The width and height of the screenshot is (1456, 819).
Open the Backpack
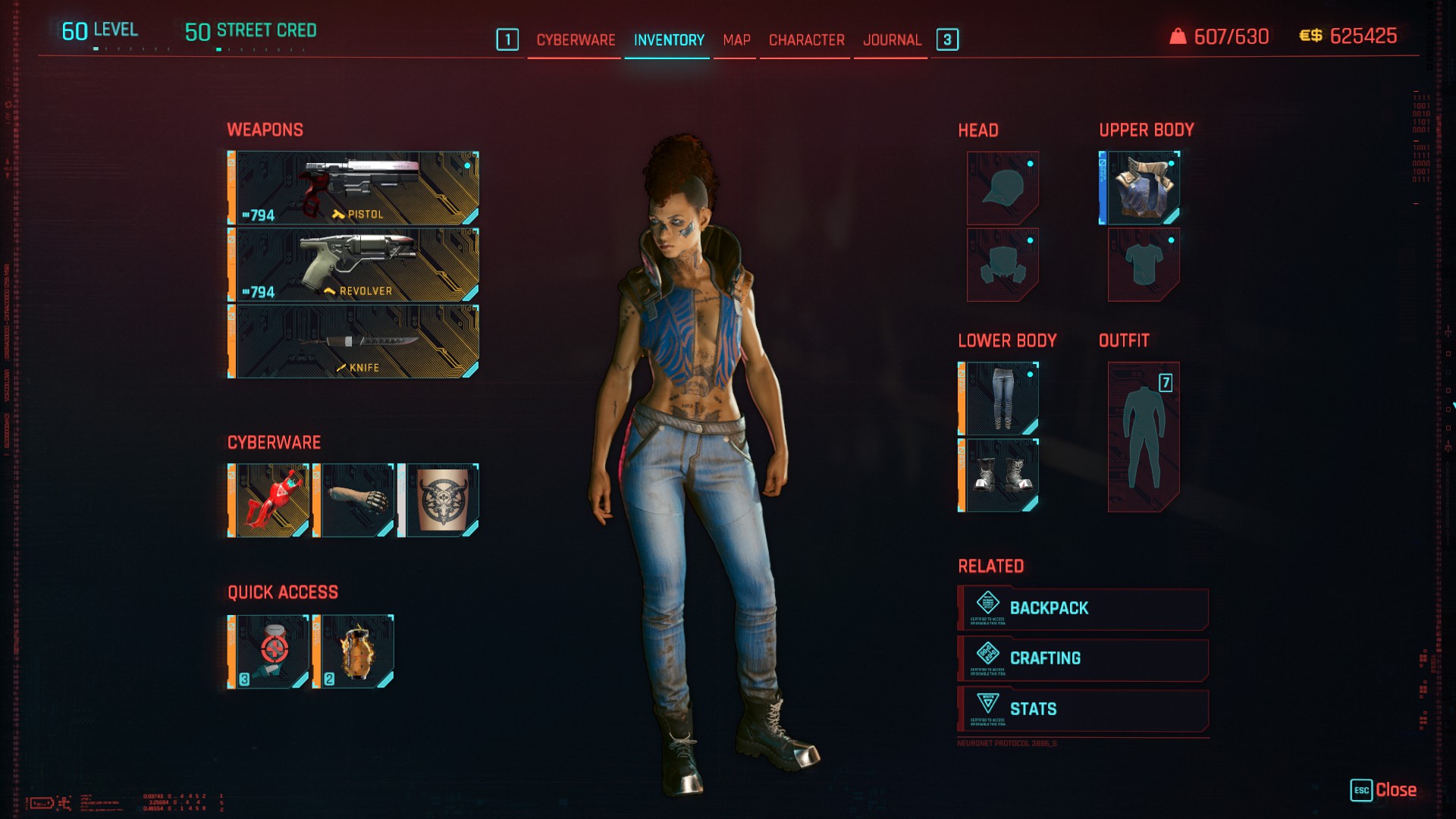point(1083,608)
